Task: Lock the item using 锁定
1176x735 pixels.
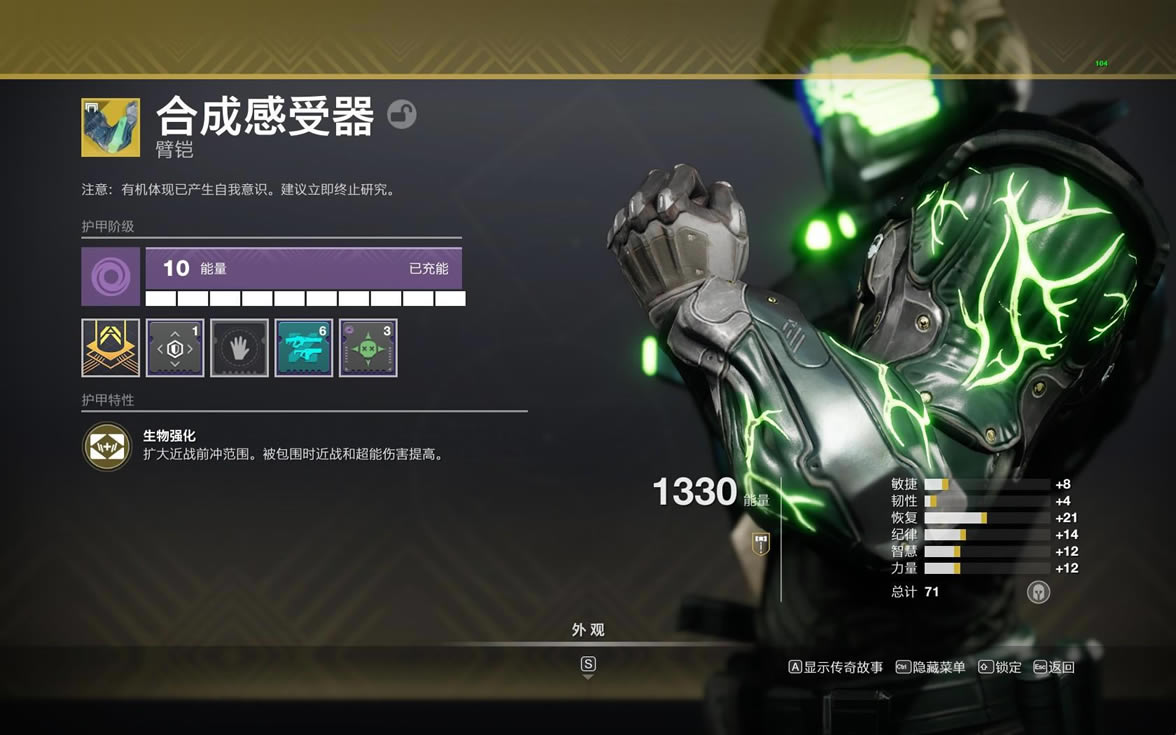Action: (1000, 667)
